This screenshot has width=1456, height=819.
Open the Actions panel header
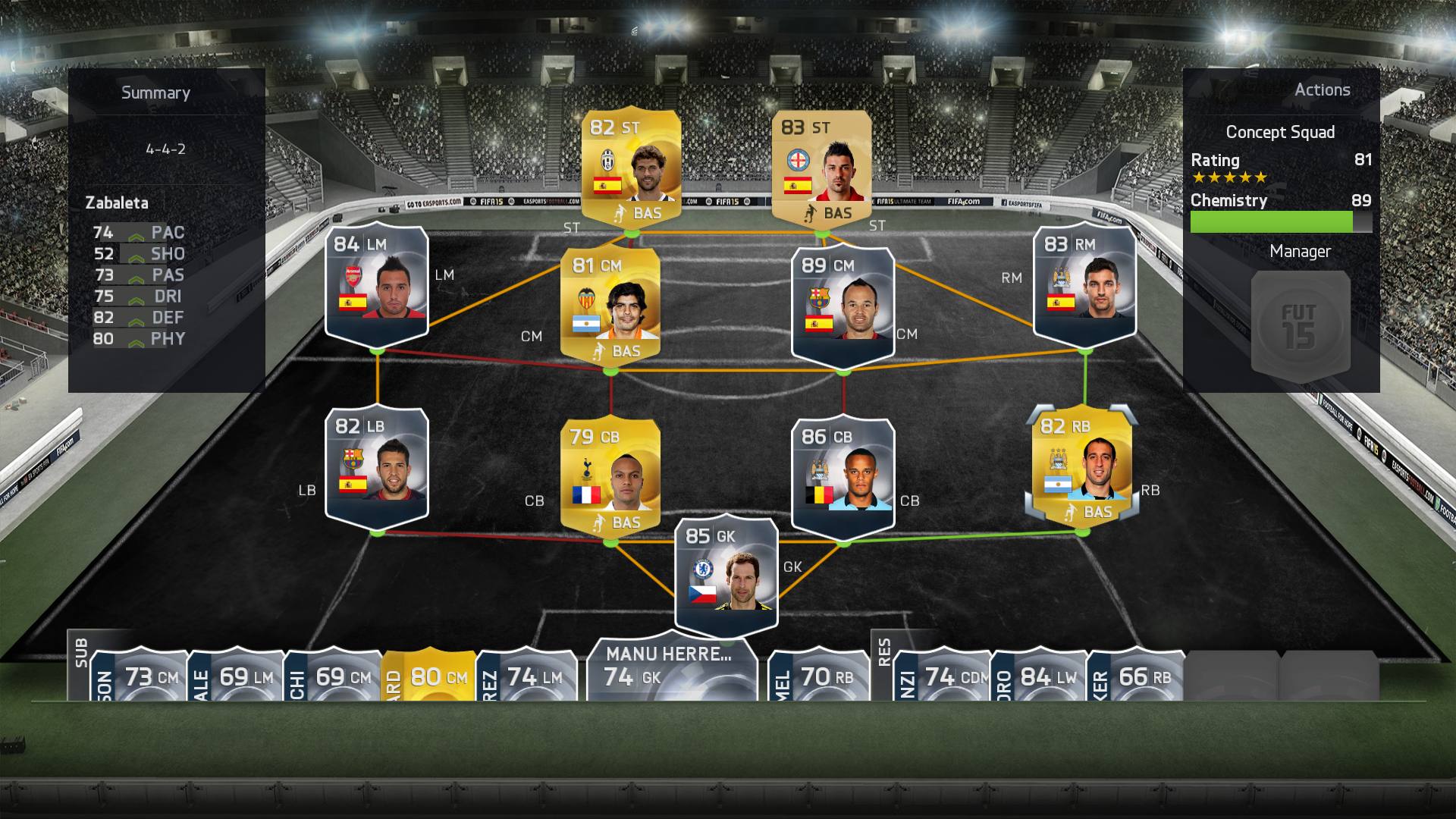[x=1323, y=89]
